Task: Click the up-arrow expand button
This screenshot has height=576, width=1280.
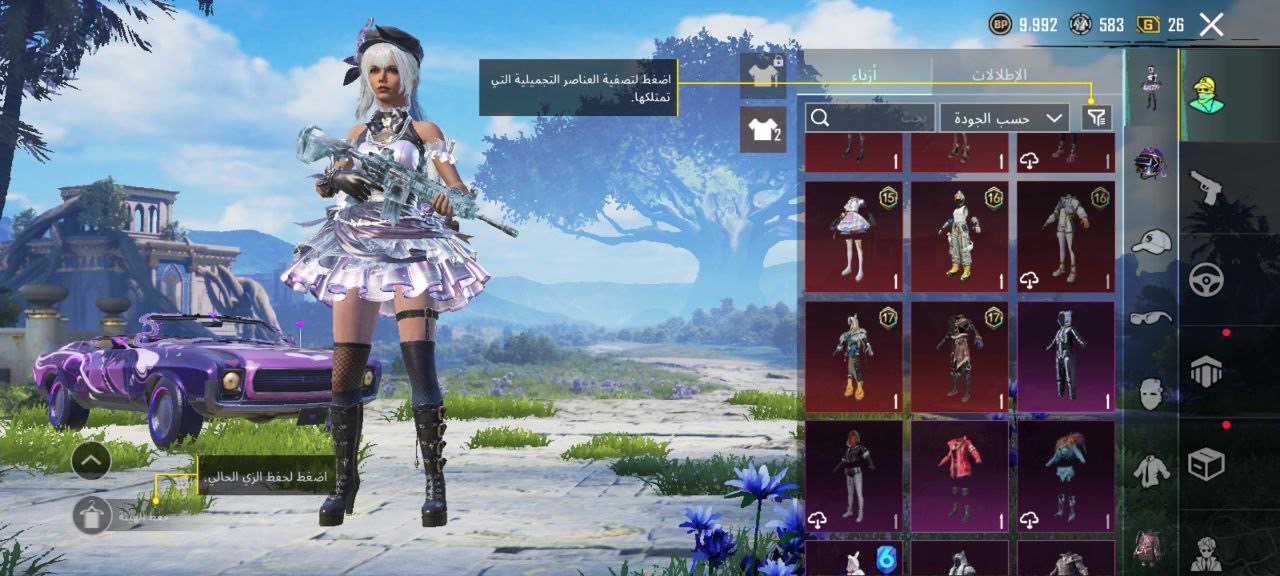Action: 91,460
